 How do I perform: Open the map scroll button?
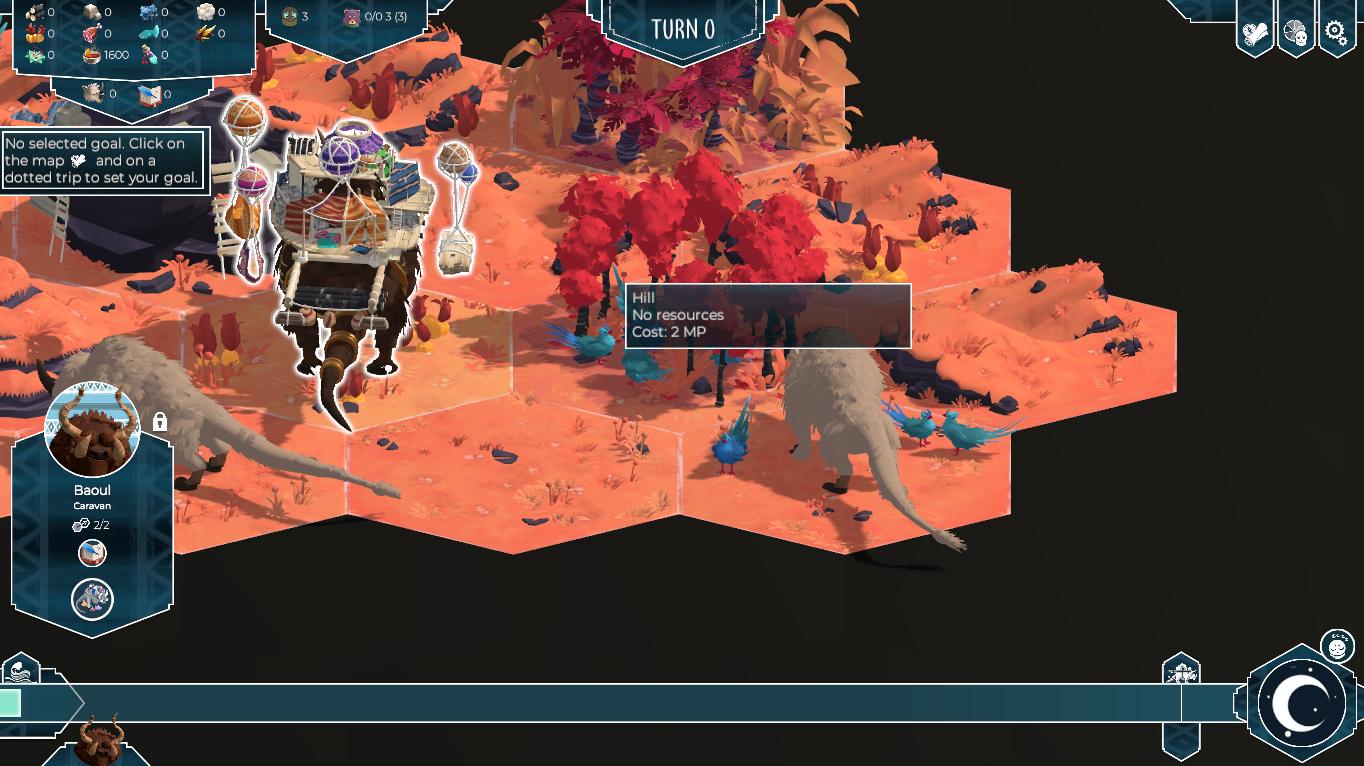pyautogui.click(x=1255, y=32)
